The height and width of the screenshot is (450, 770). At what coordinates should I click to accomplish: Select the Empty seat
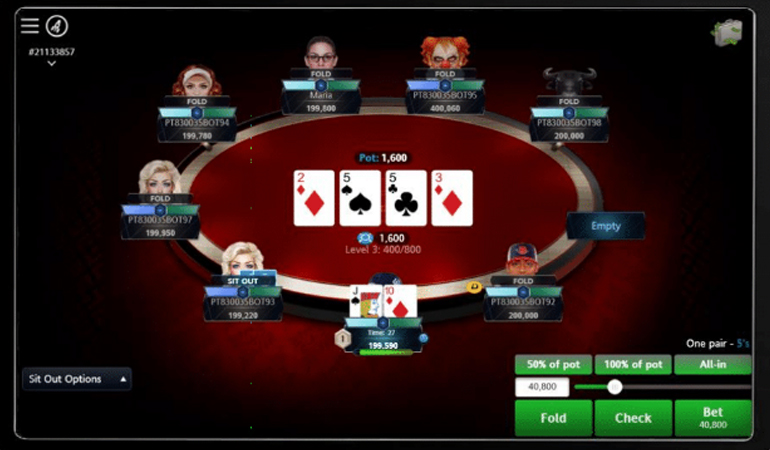coord(605,226)
